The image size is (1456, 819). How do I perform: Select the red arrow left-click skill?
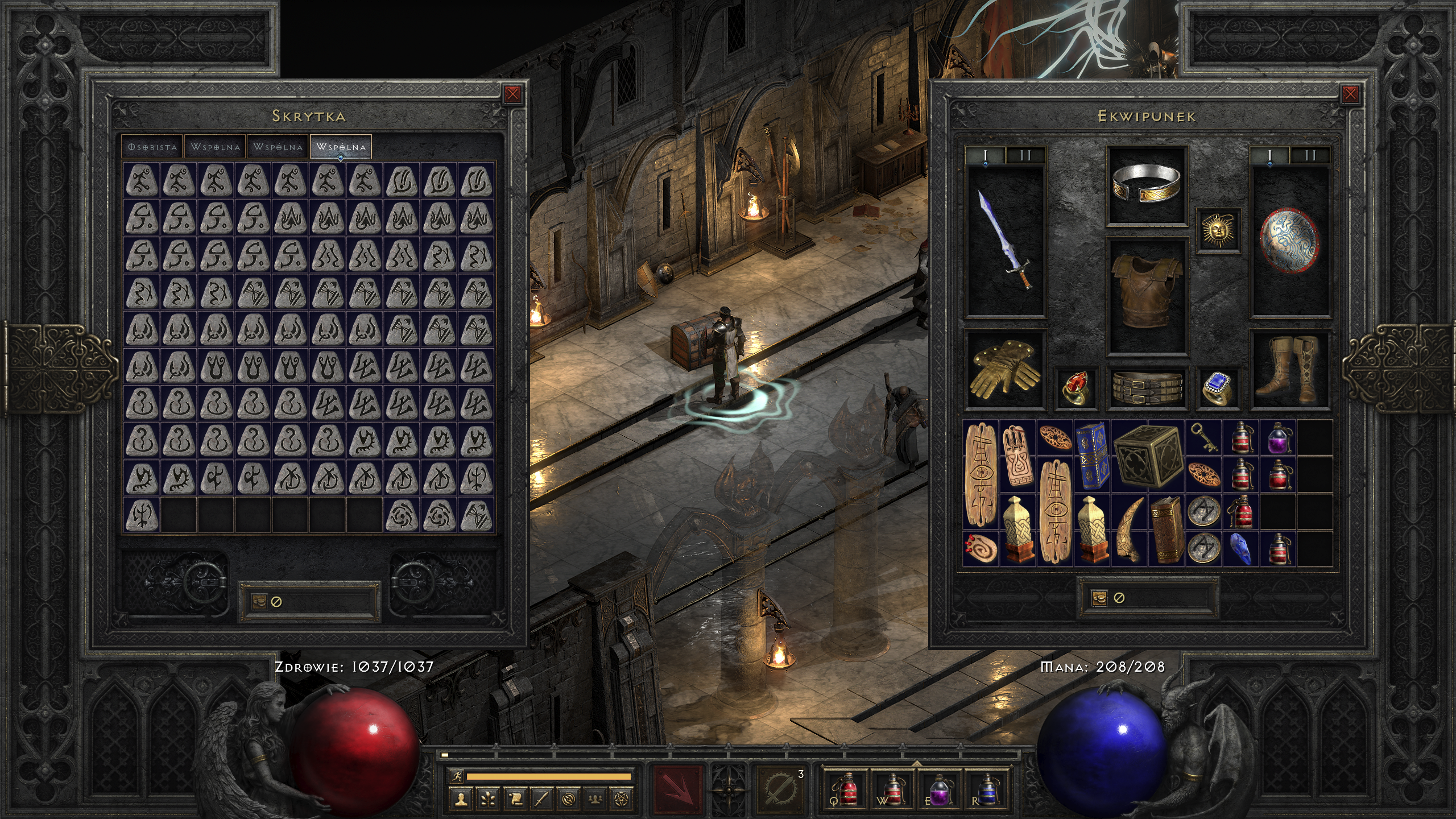677,790
